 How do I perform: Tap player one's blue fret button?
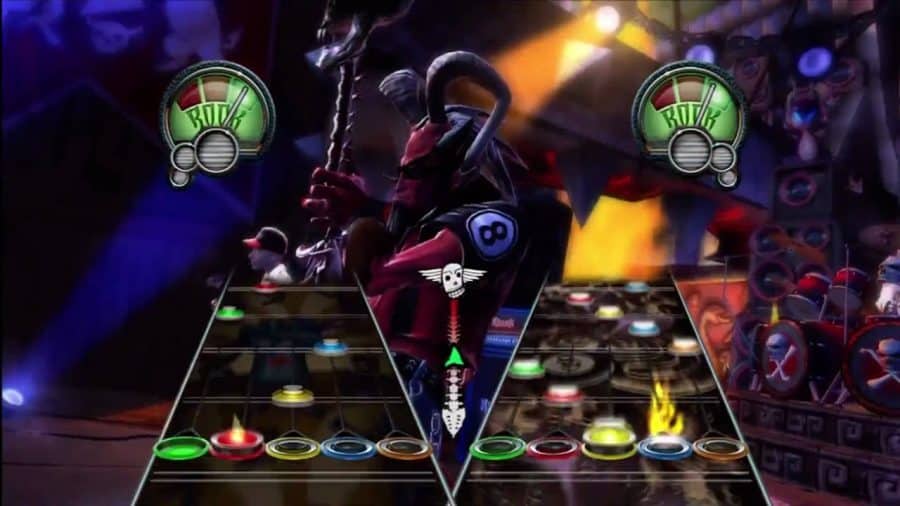tap(348, 447)
